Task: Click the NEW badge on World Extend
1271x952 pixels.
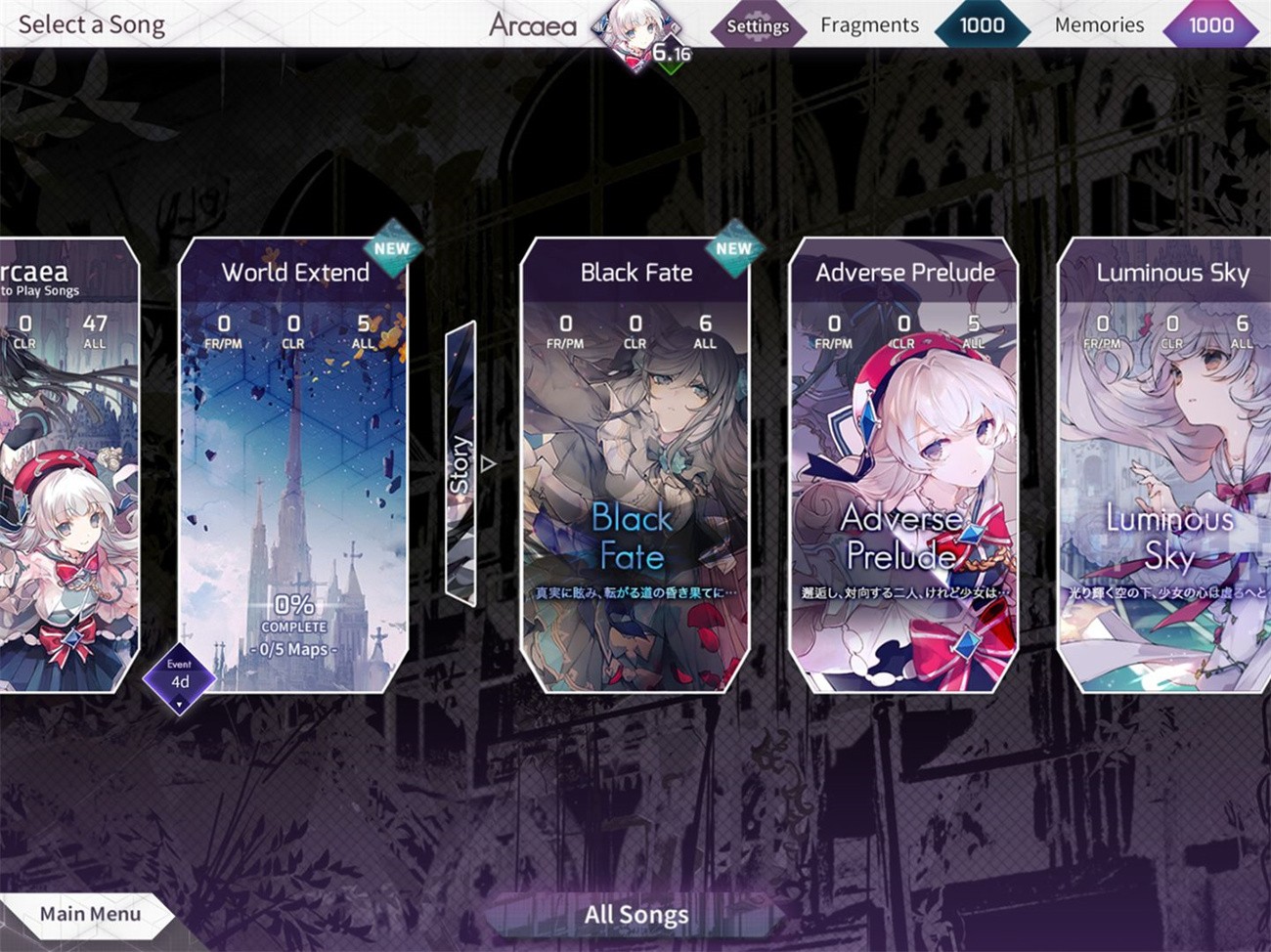Action: point(391,250)
